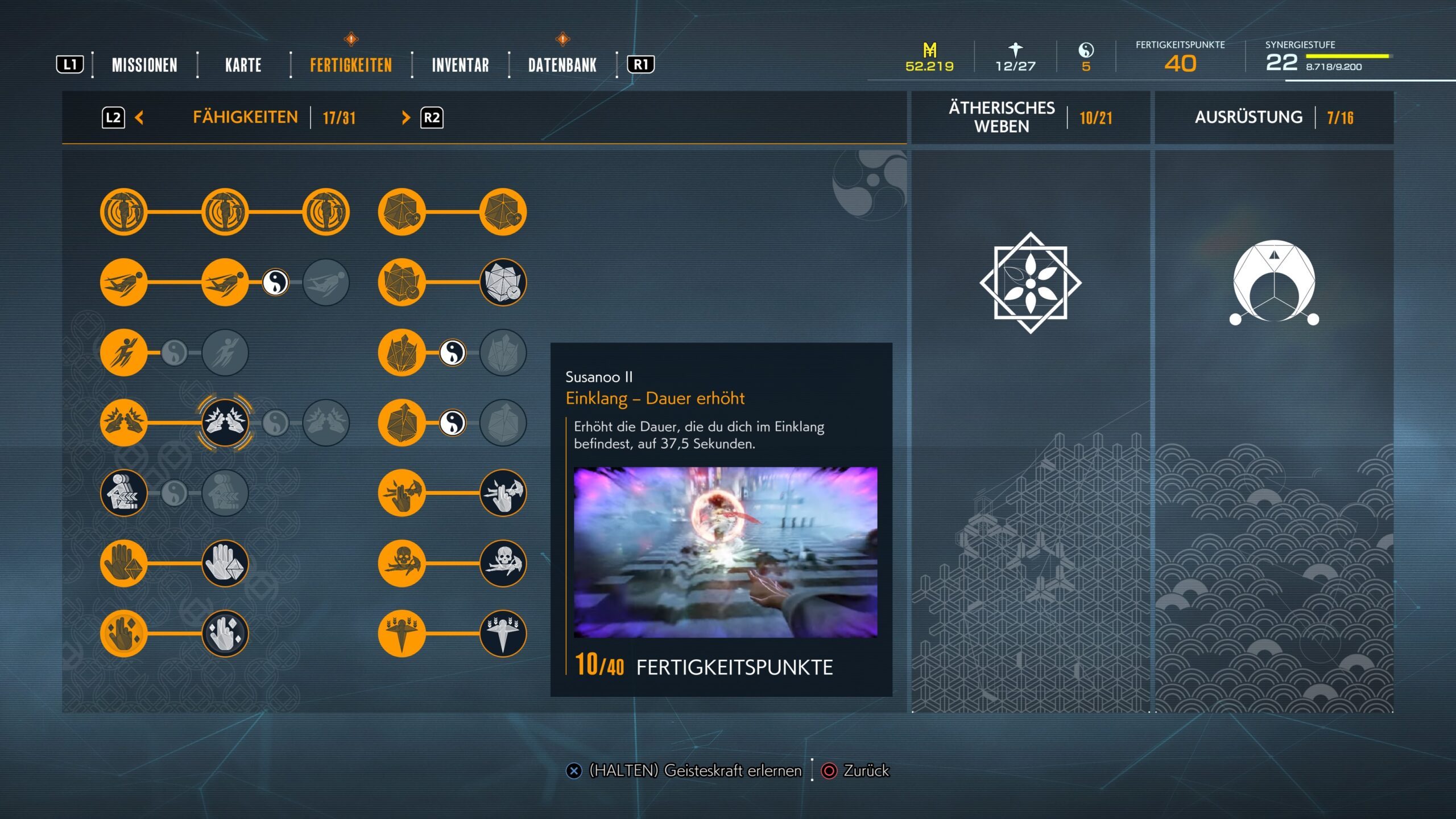
Task: Switch to the Karte tab
Action: 243,65
